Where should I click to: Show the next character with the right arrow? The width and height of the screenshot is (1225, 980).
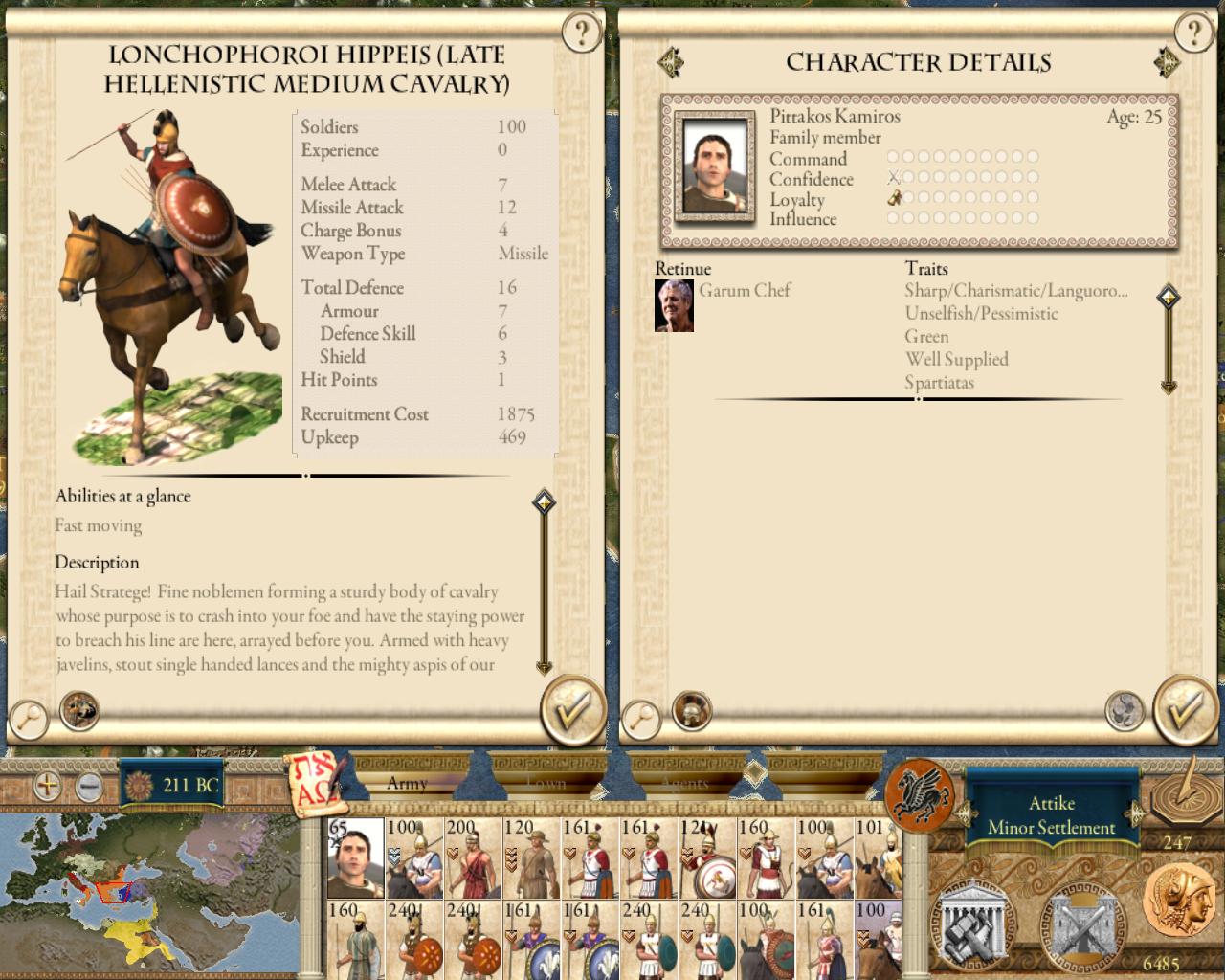click(1167, 63)
